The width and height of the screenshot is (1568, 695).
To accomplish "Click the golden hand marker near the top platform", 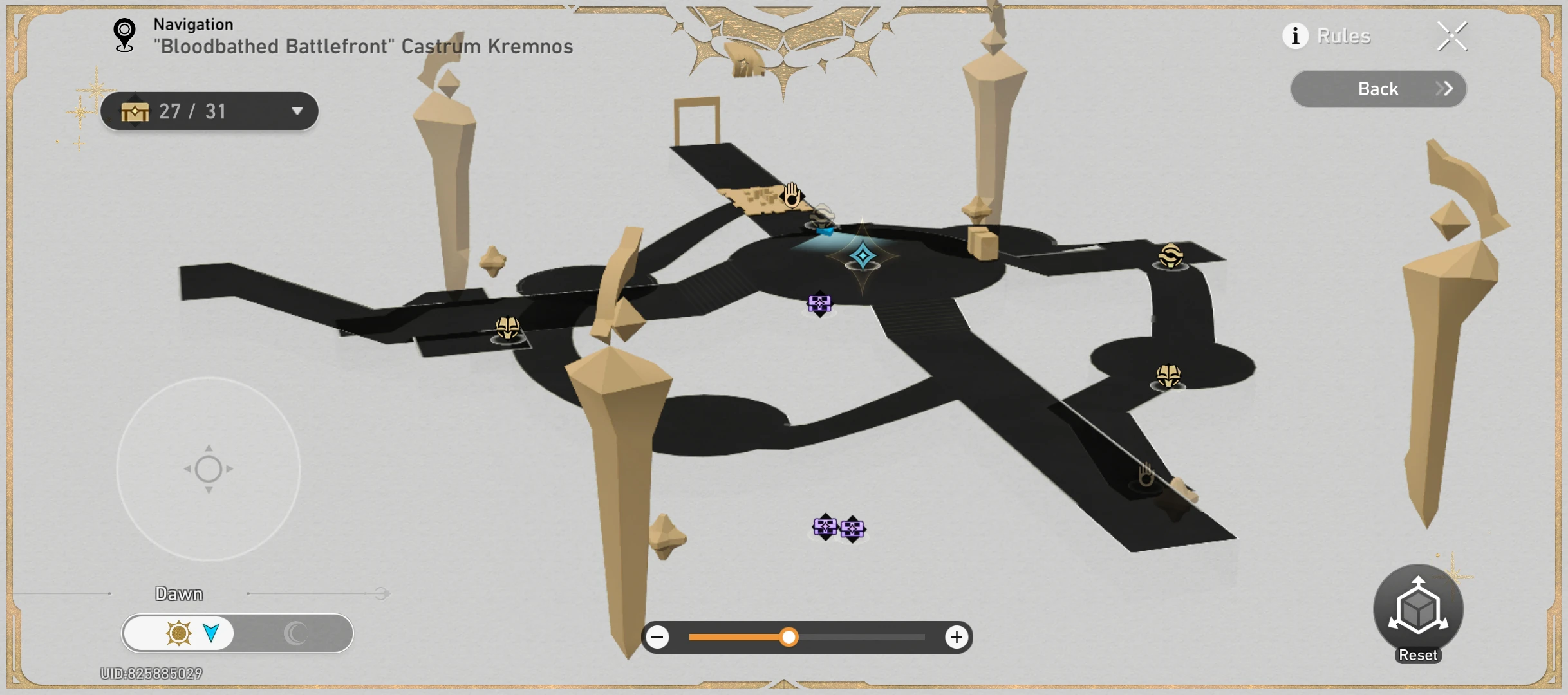I will (x=790, y=196).
